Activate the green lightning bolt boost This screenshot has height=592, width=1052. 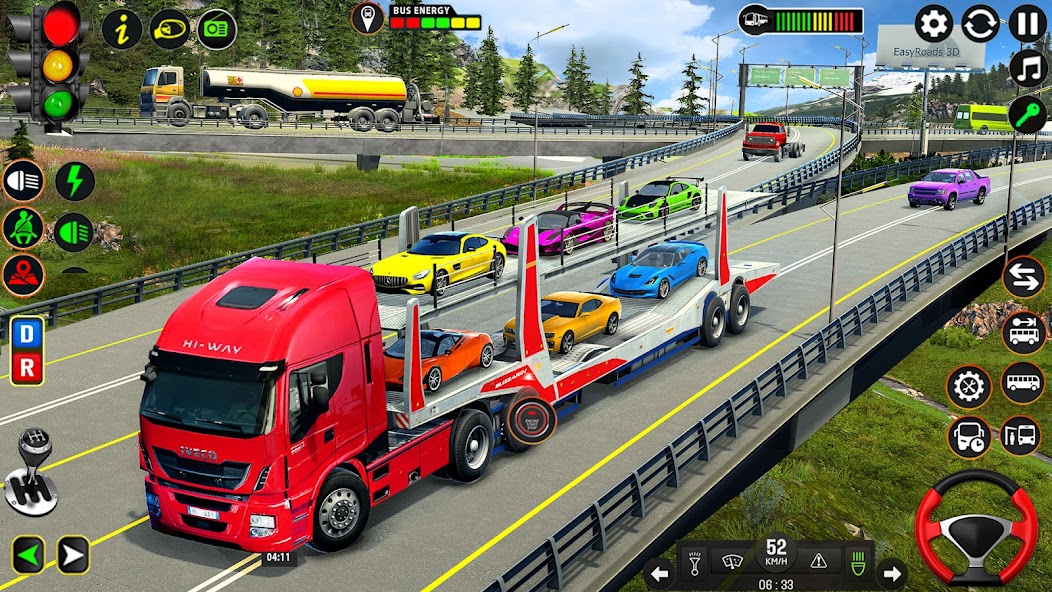point(74,181)
